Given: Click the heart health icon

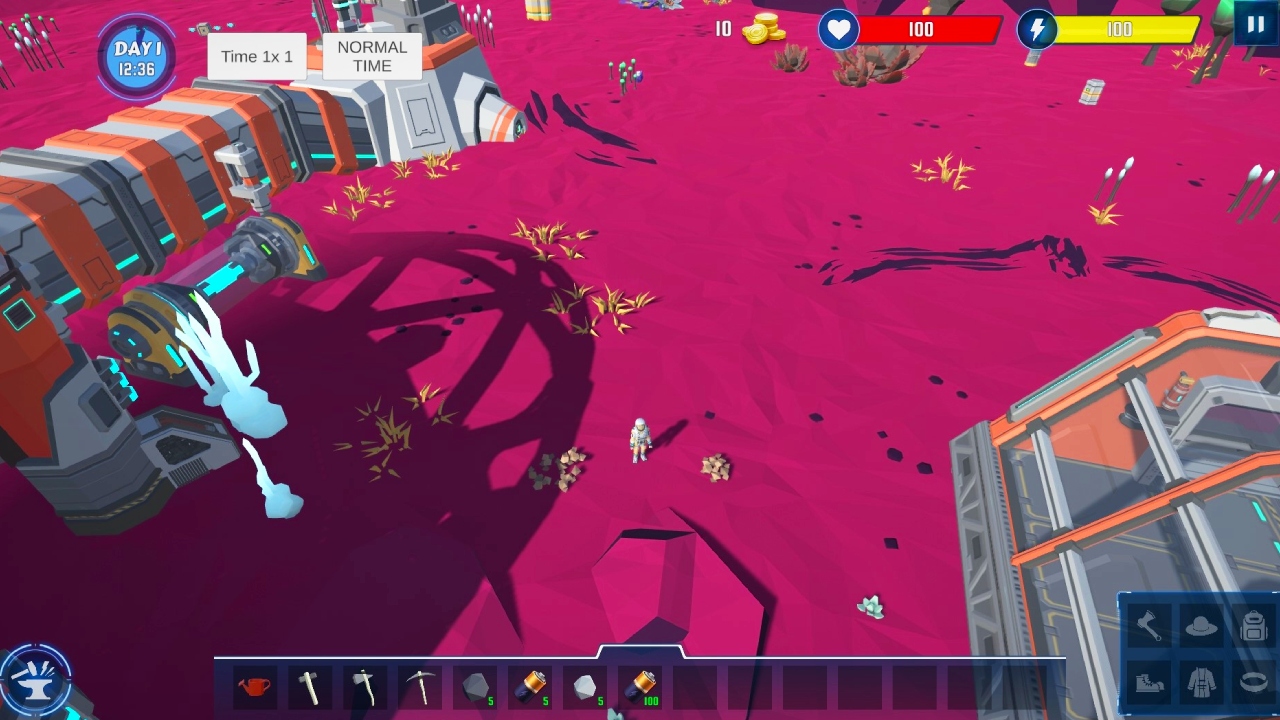Looking at the screenshot, I should tap(838, 30).
